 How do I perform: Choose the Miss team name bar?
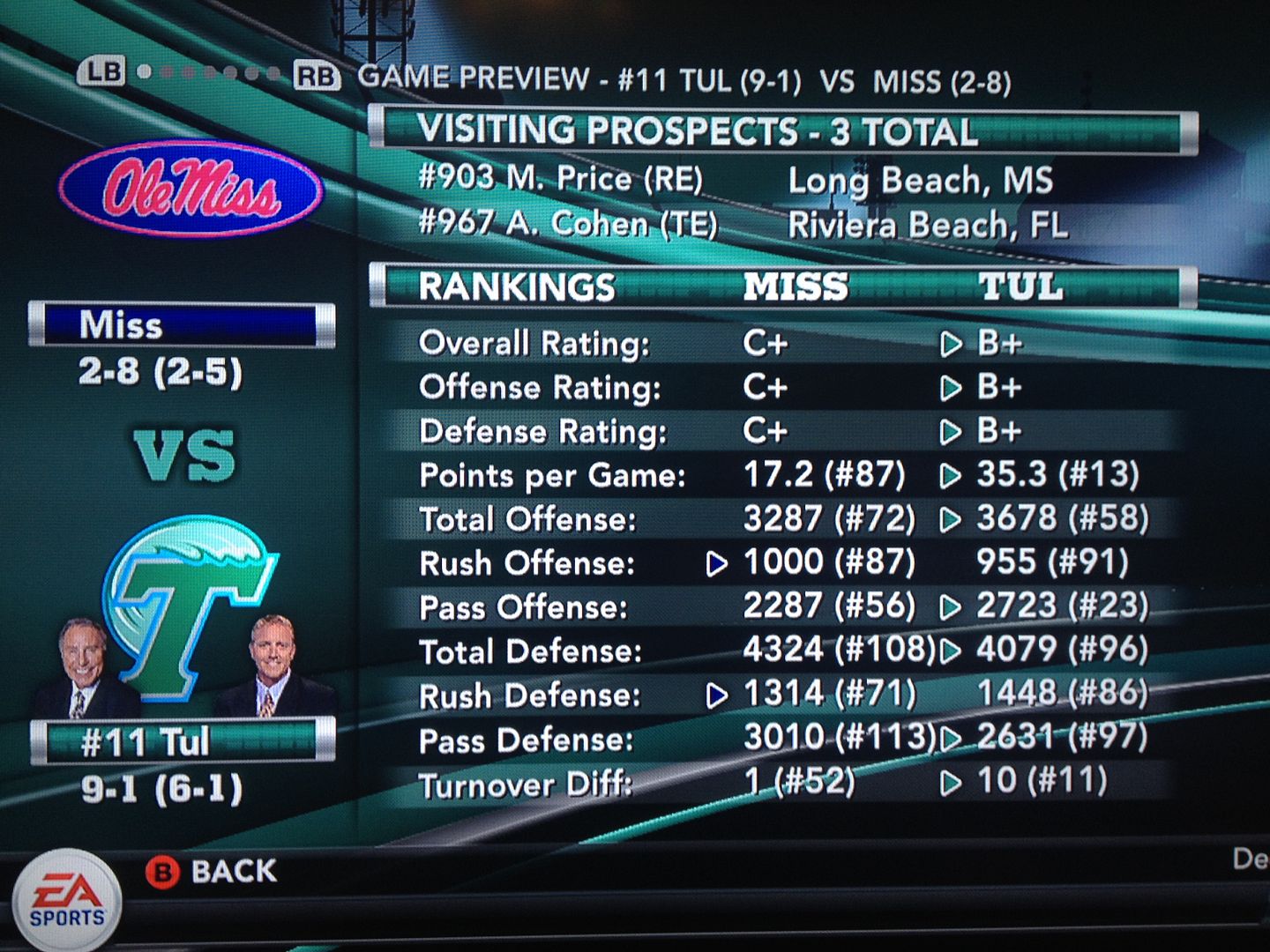point(182,325)
